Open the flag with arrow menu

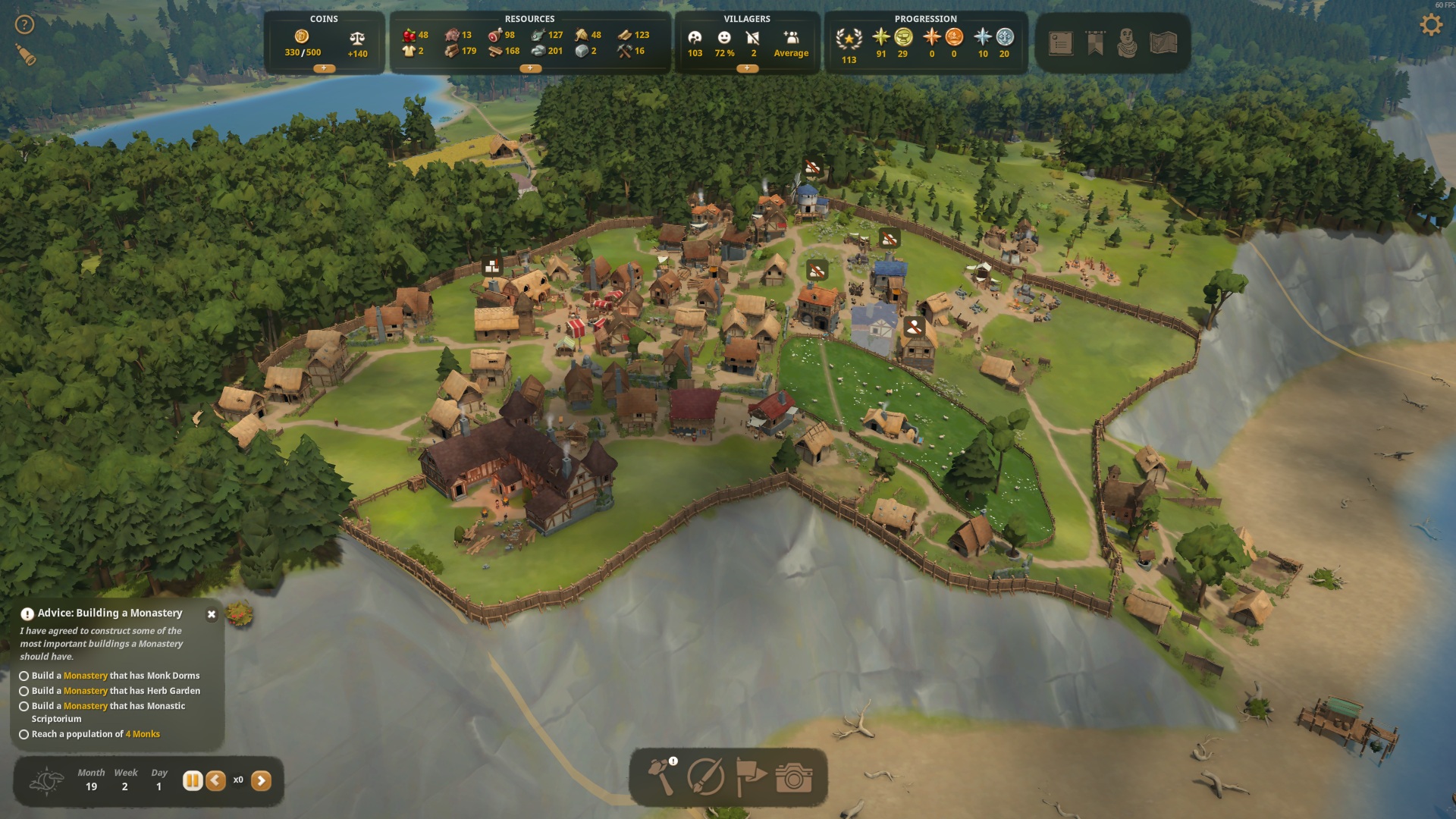750,777
